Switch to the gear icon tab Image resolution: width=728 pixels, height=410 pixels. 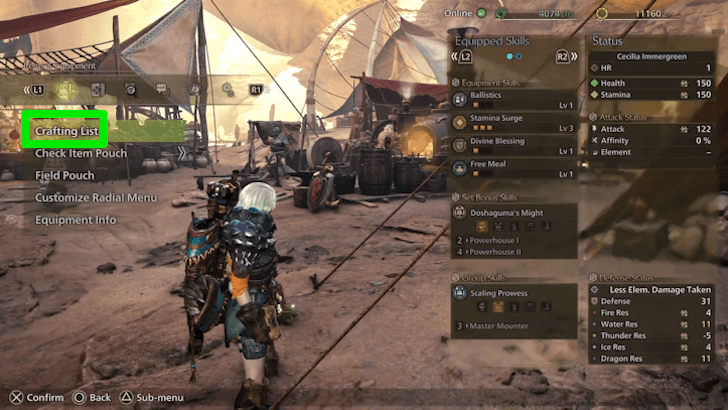point(228,89)
